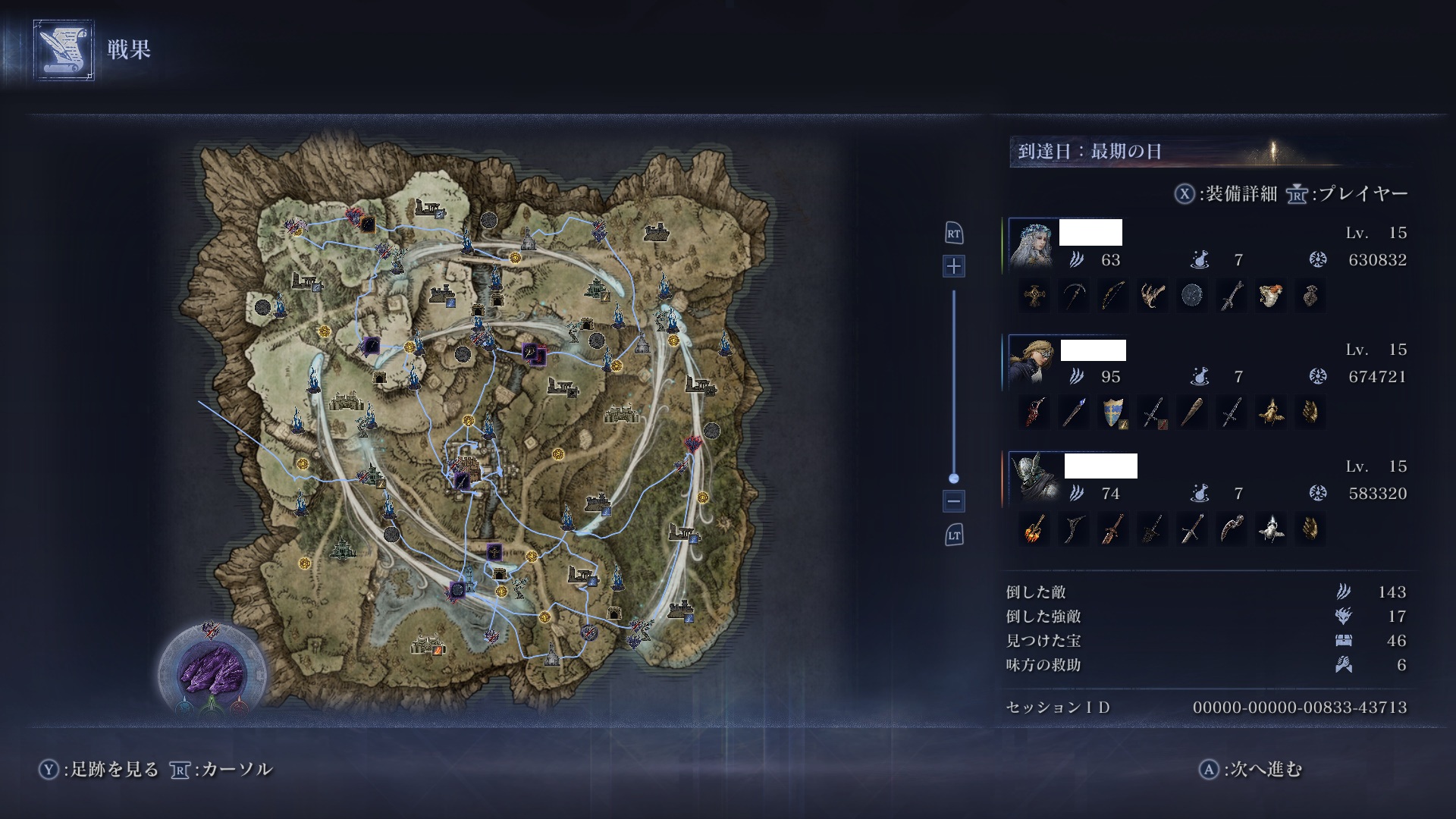Screen dimensions: 1456x819
Task: Select the blonde masked player portrait
Action: tap(1034, 362)
